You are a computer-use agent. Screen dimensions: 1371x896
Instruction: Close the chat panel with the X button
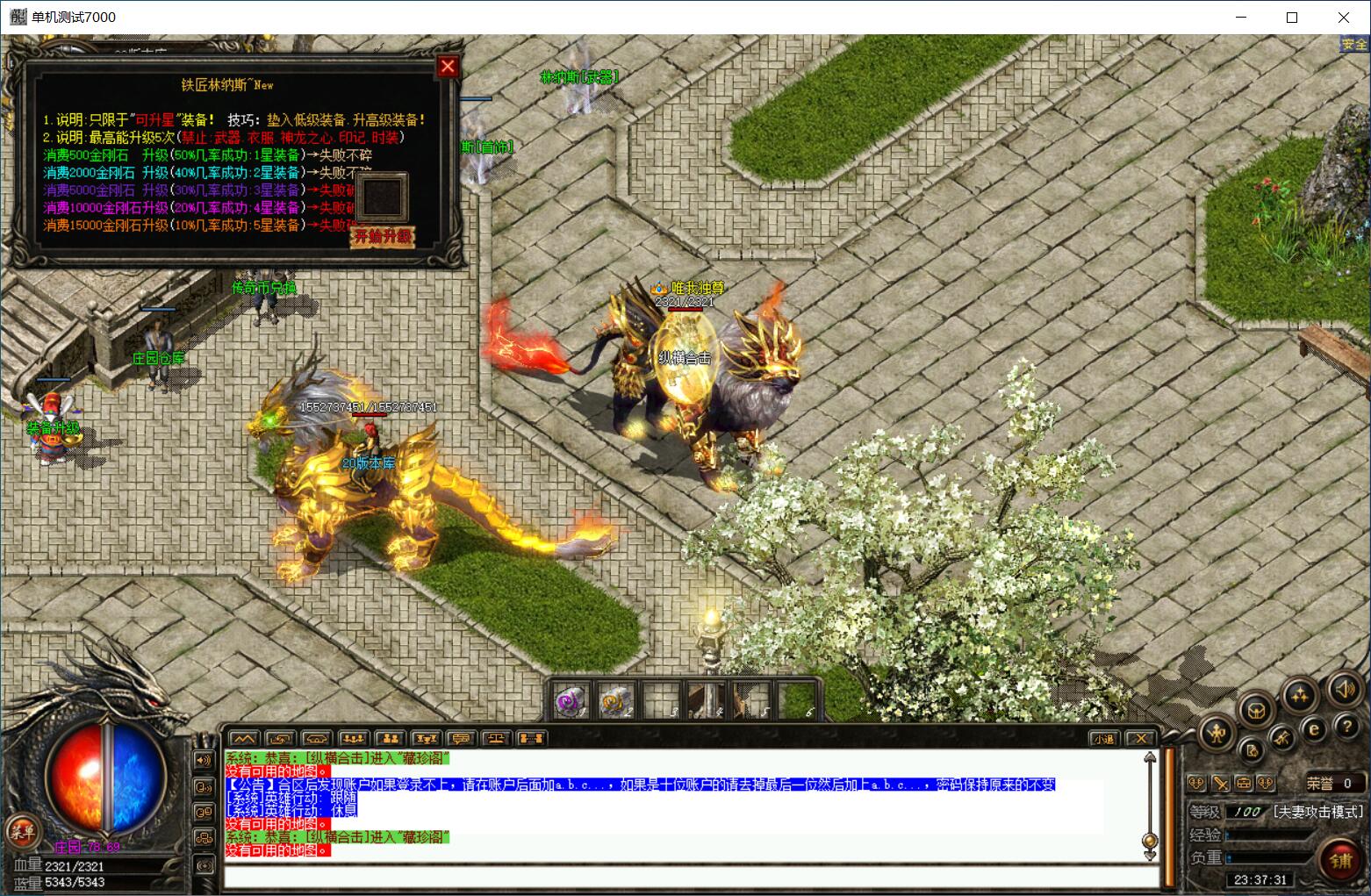(1139, 739)
